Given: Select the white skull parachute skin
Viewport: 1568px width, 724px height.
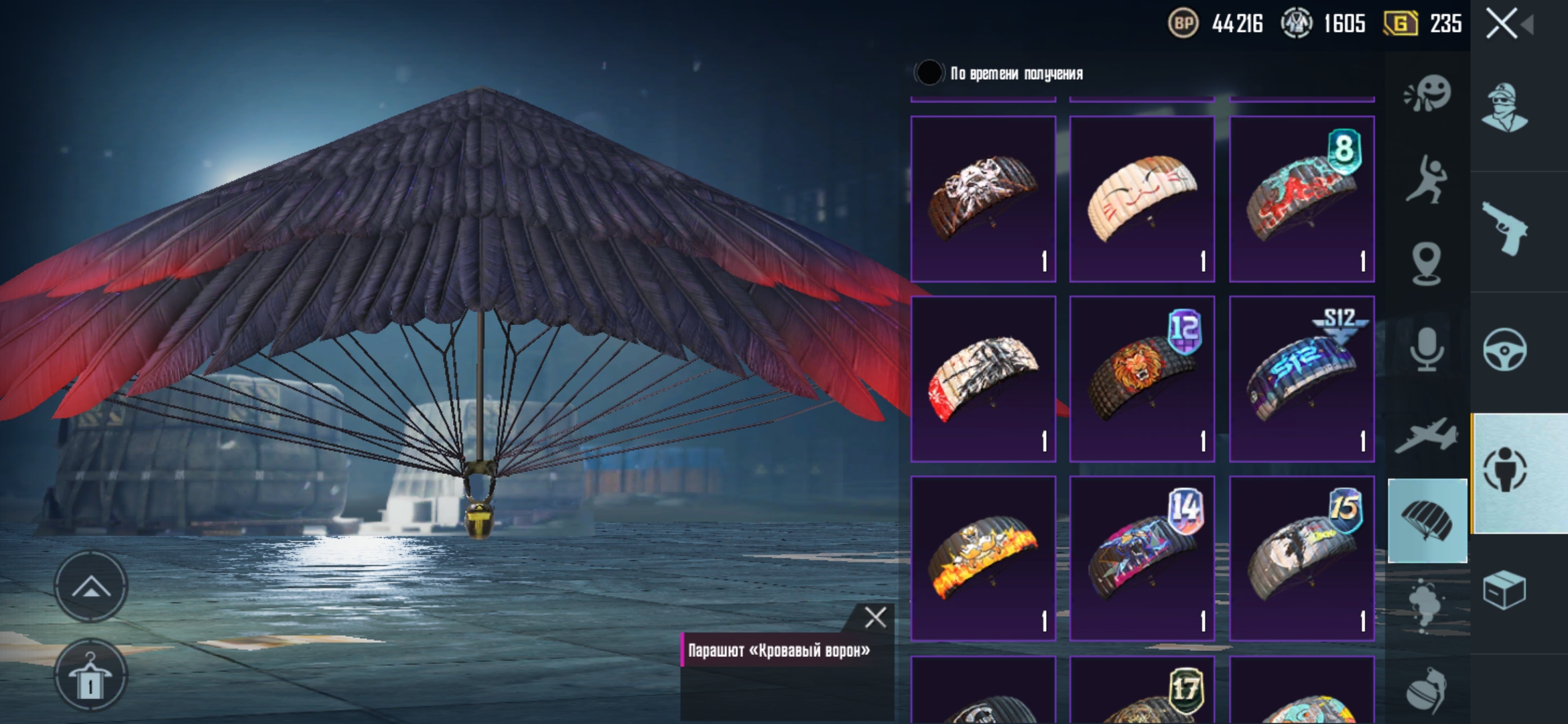Looking at the screenshot, I should point(983,198).
